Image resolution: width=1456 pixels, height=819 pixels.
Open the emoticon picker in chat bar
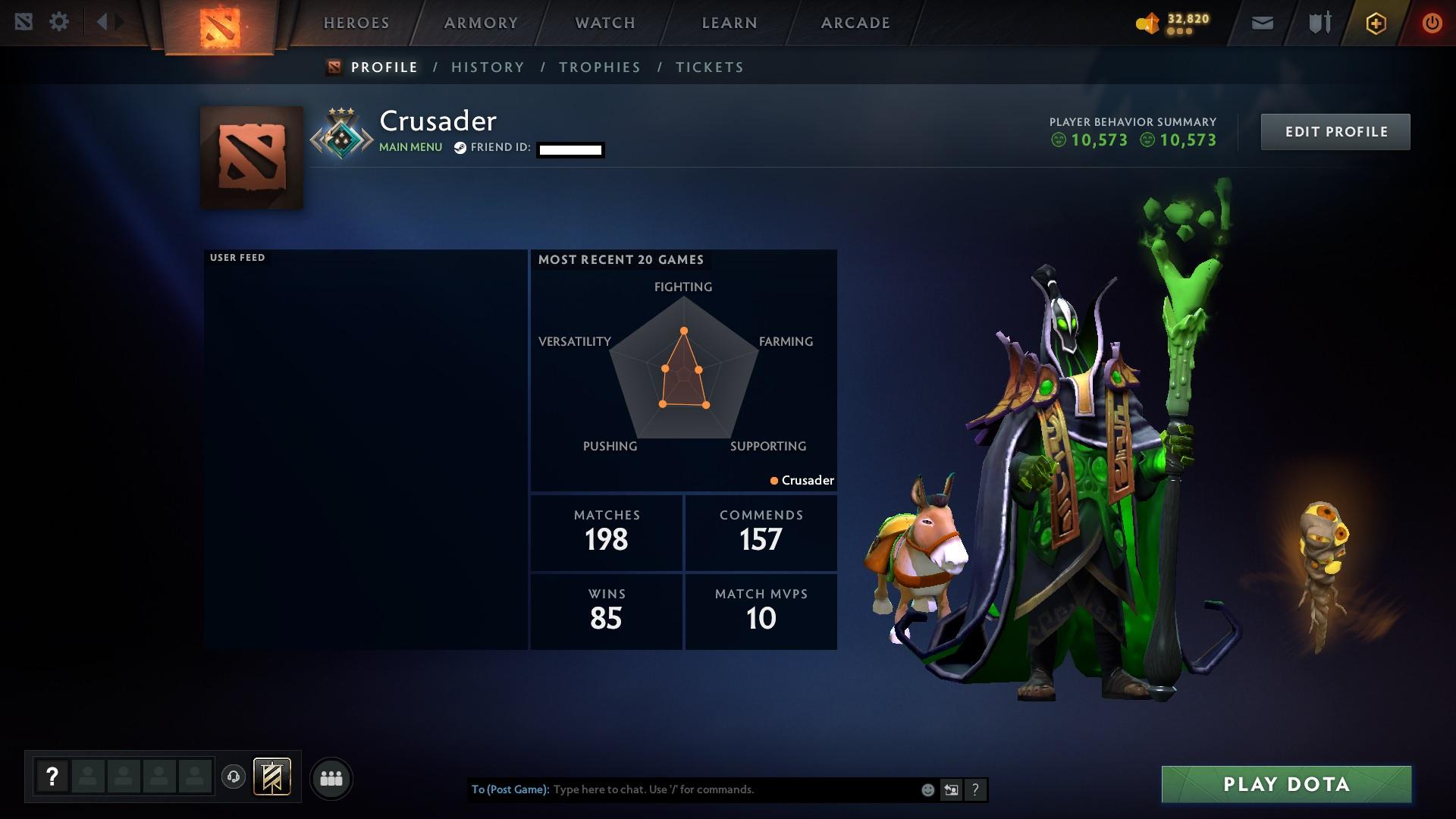927,789
